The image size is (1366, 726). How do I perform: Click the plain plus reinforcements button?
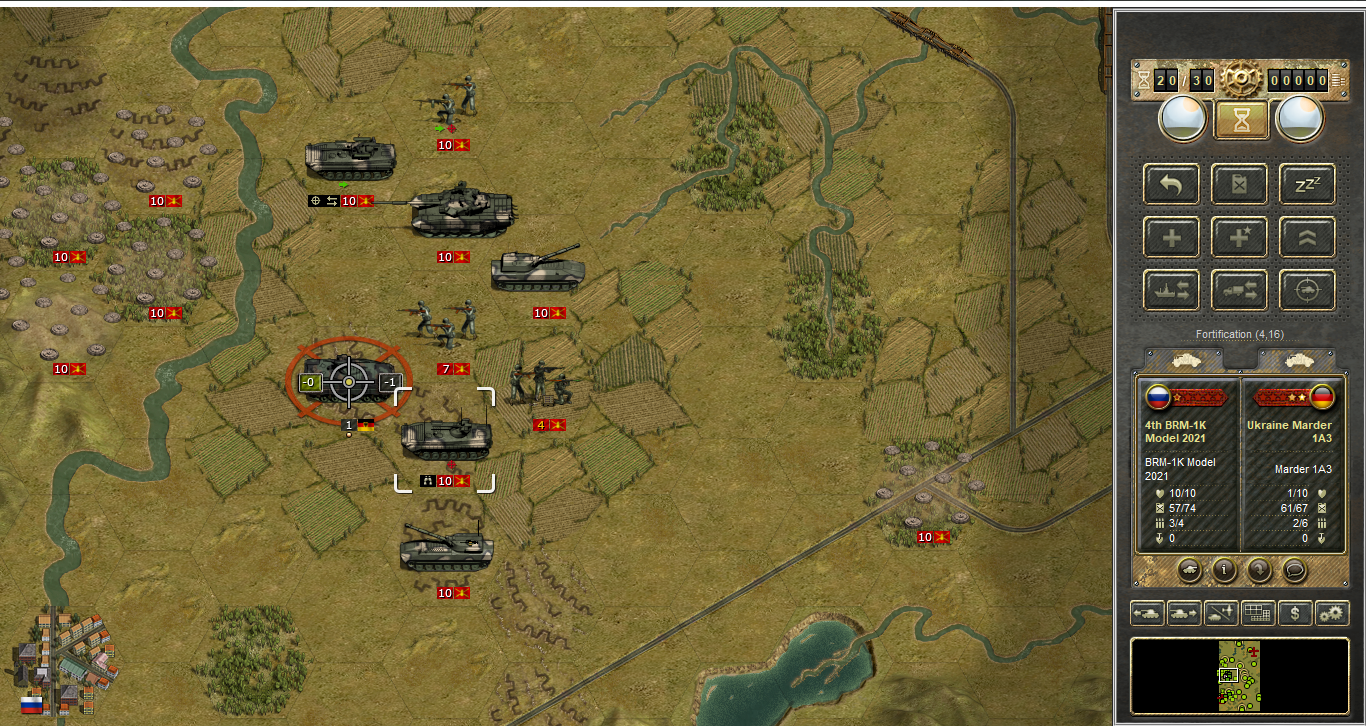[x=1172, y=237]
